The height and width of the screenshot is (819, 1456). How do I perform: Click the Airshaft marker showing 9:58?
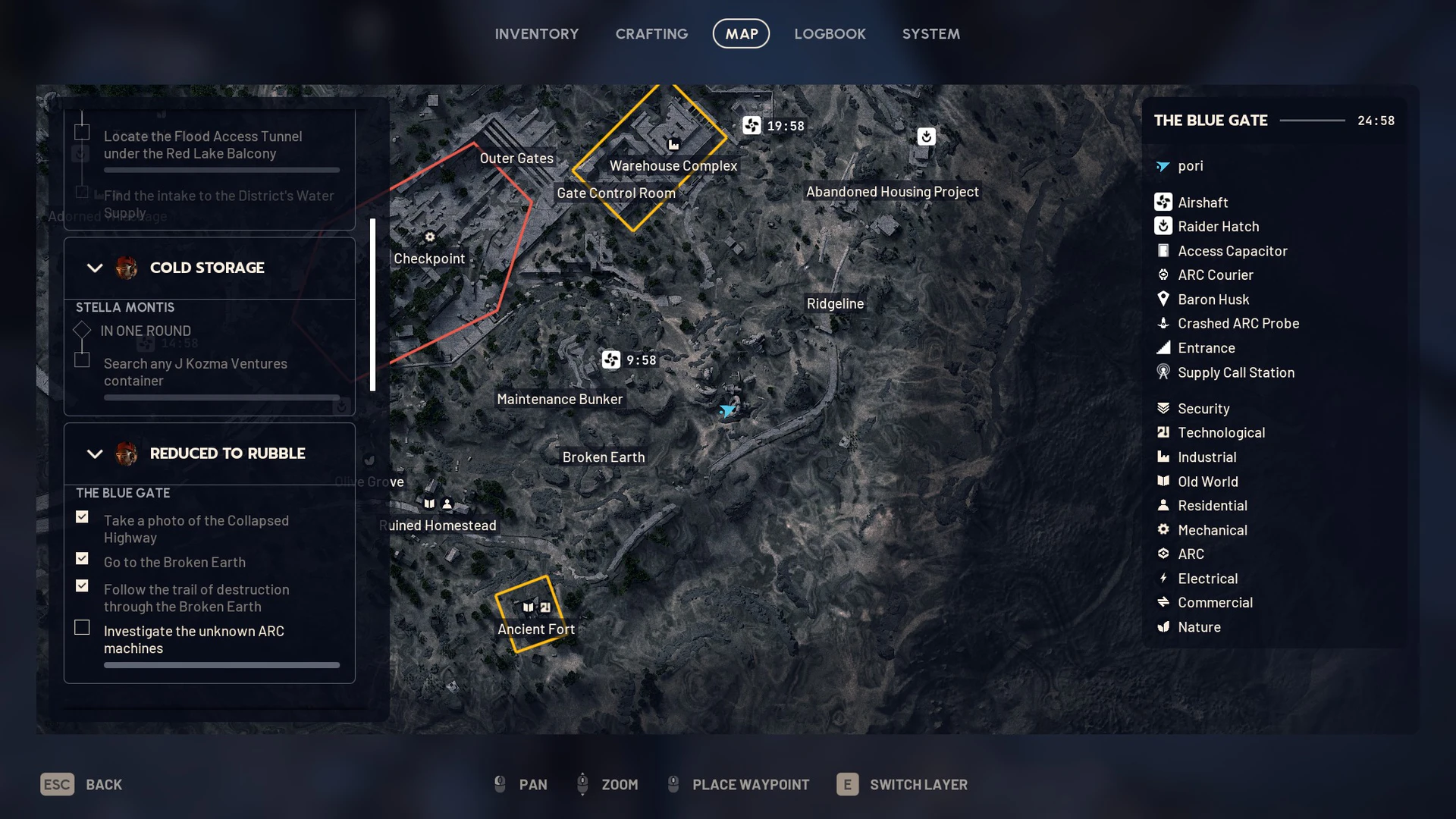coord(611,359)
